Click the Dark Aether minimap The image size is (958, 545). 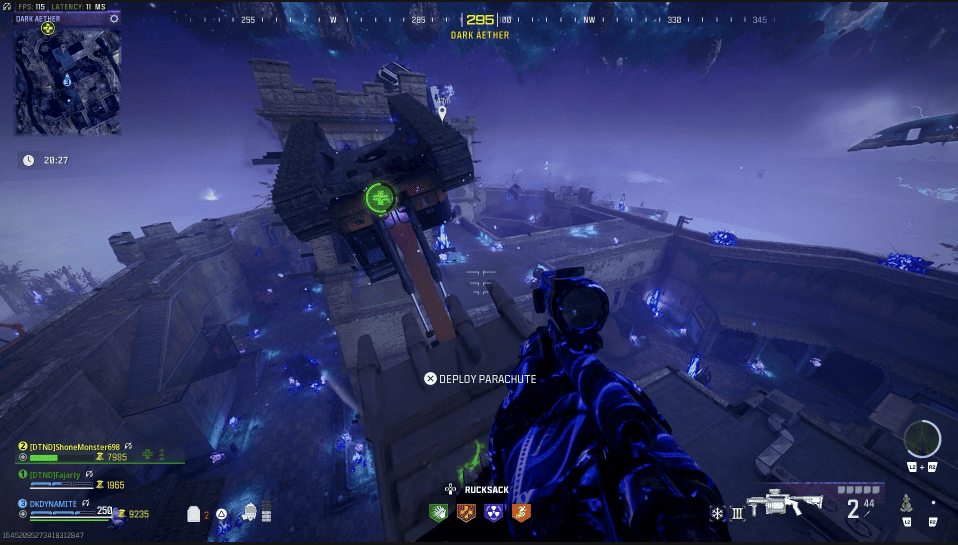click(x=66, y=80)
